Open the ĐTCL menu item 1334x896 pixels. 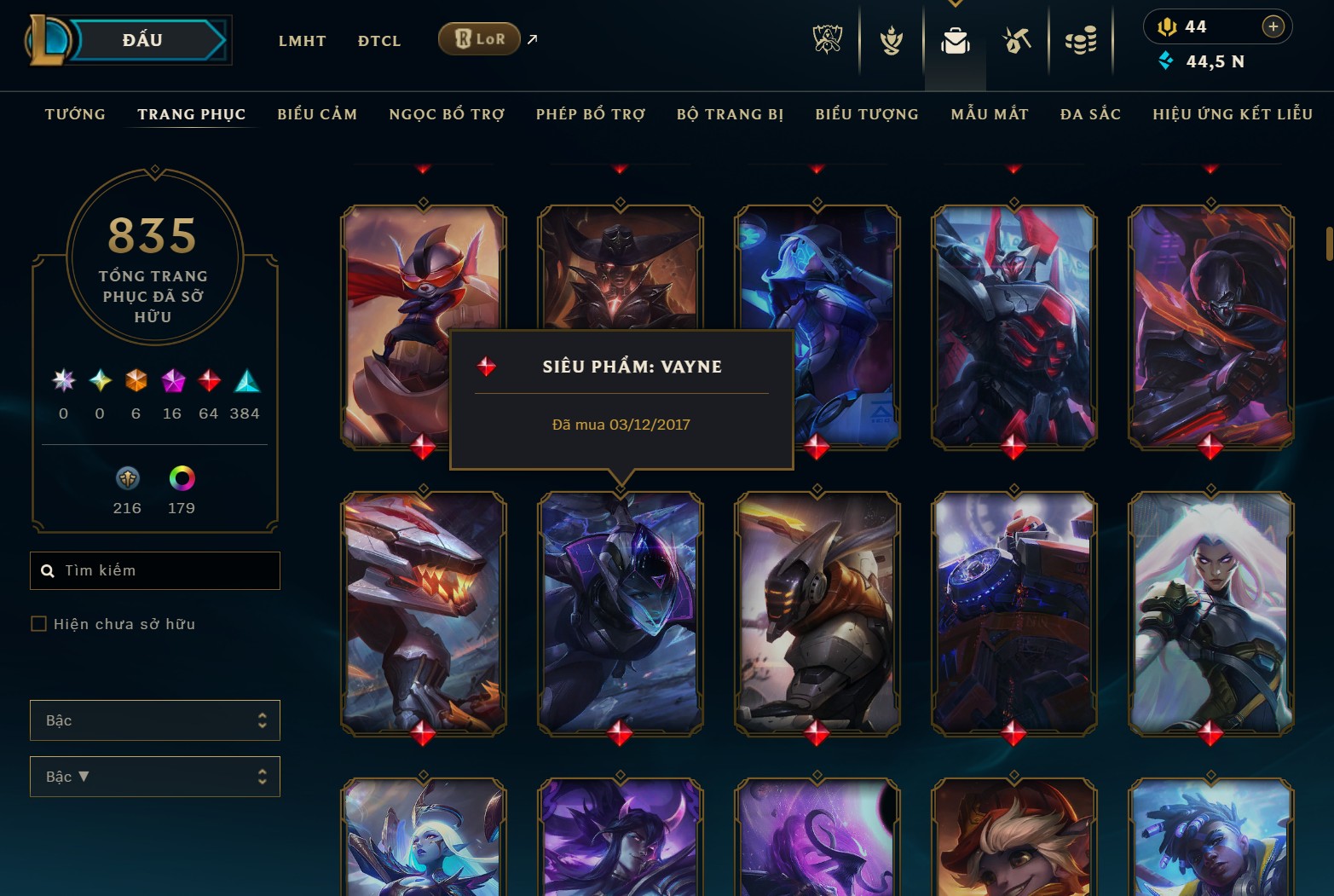[x=378, y=40]
